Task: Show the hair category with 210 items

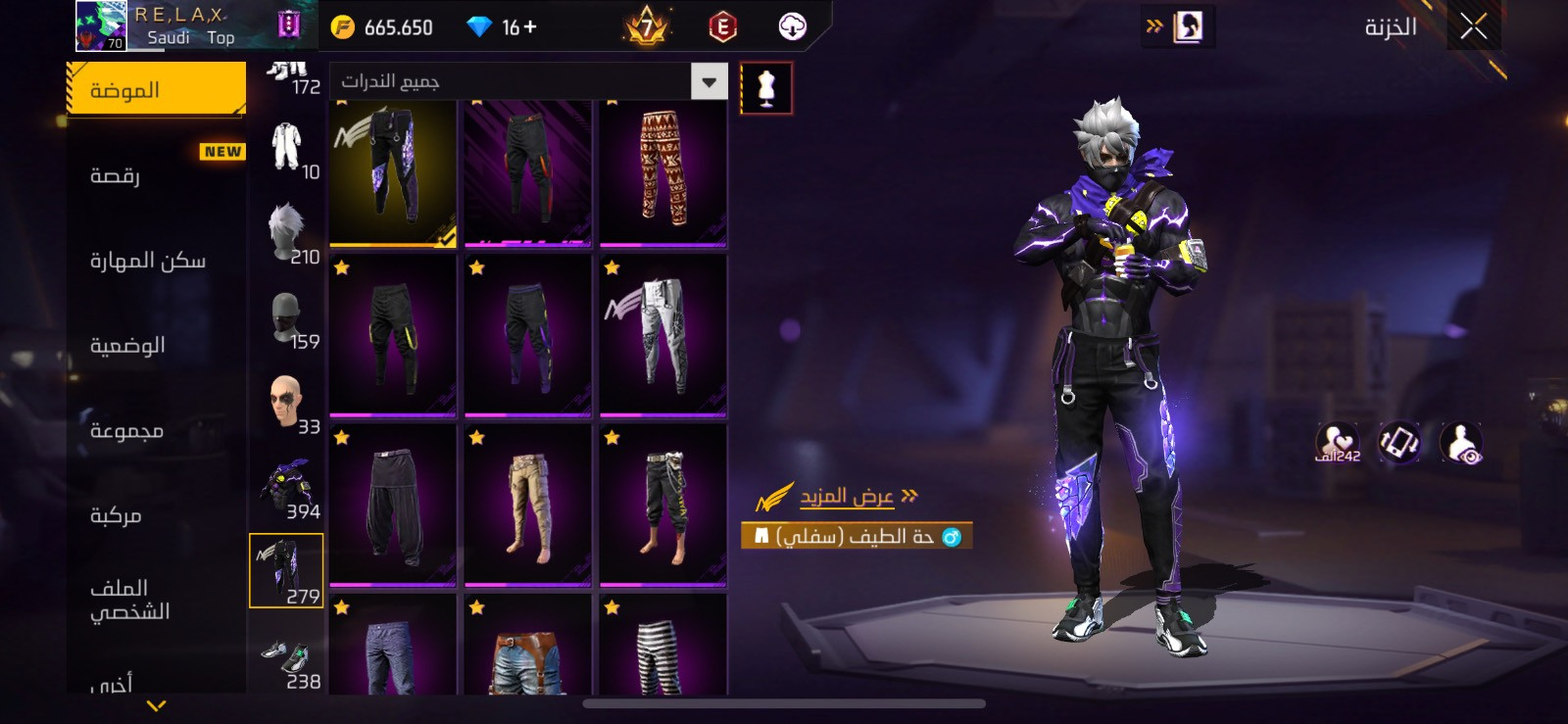Action: pyautogui.click(x=288, y=233)
